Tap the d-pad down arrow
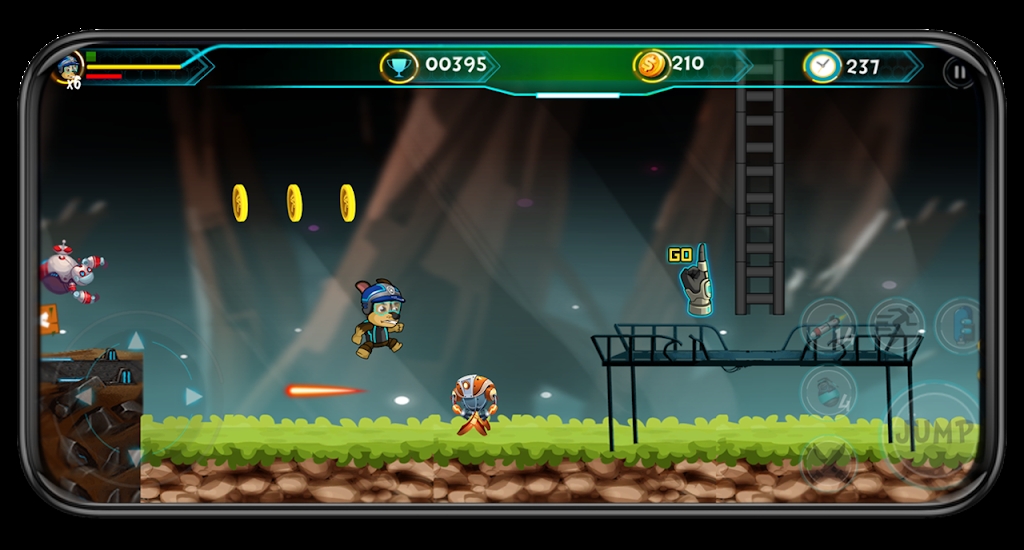Image resolution: width=1024 pixels, height=550 pixels. (x=136, y=456)
